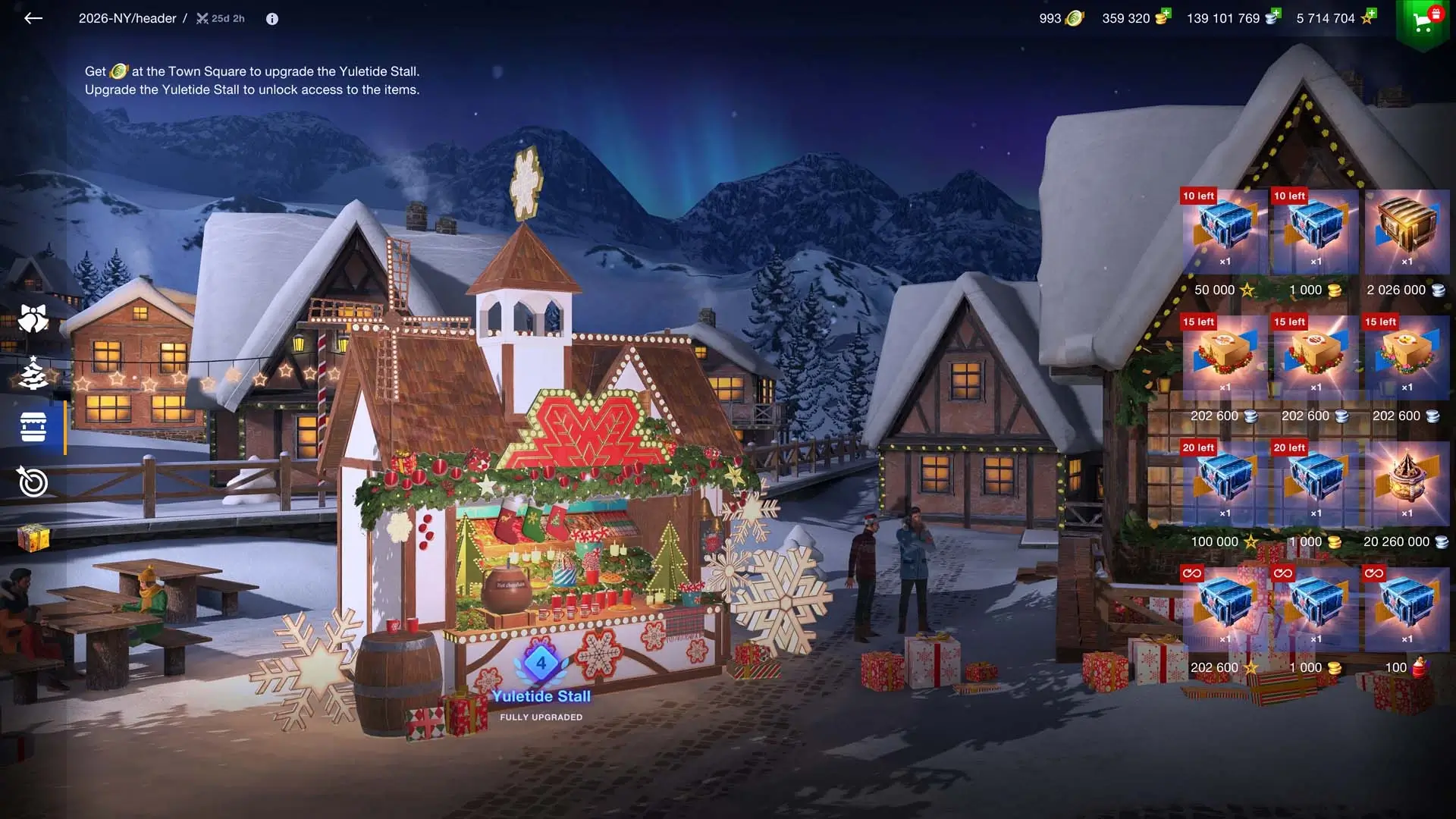Image resolution: width=1456 pixels, height=819 pixels.
Task: Click the Yuletide Stall level 4 badge
Action: click(541, 664)
